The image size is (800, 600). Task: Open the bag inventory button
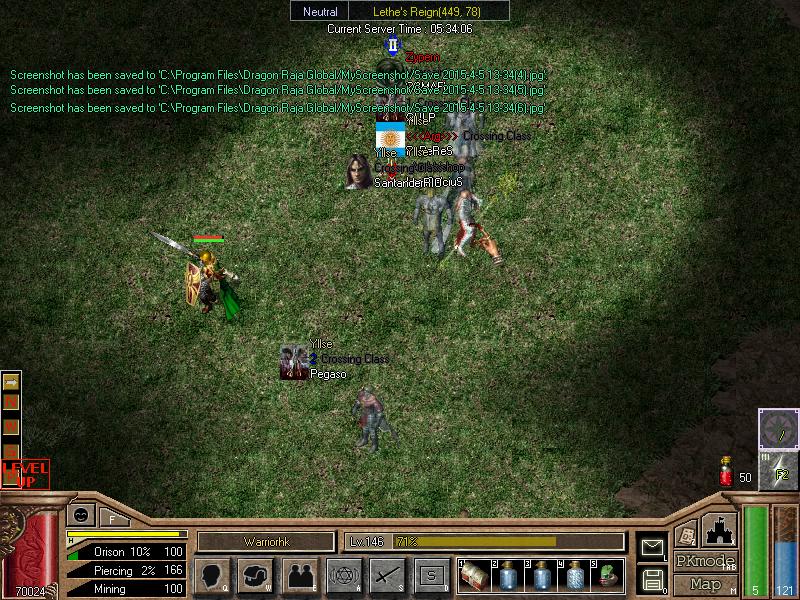coord(255,575)
